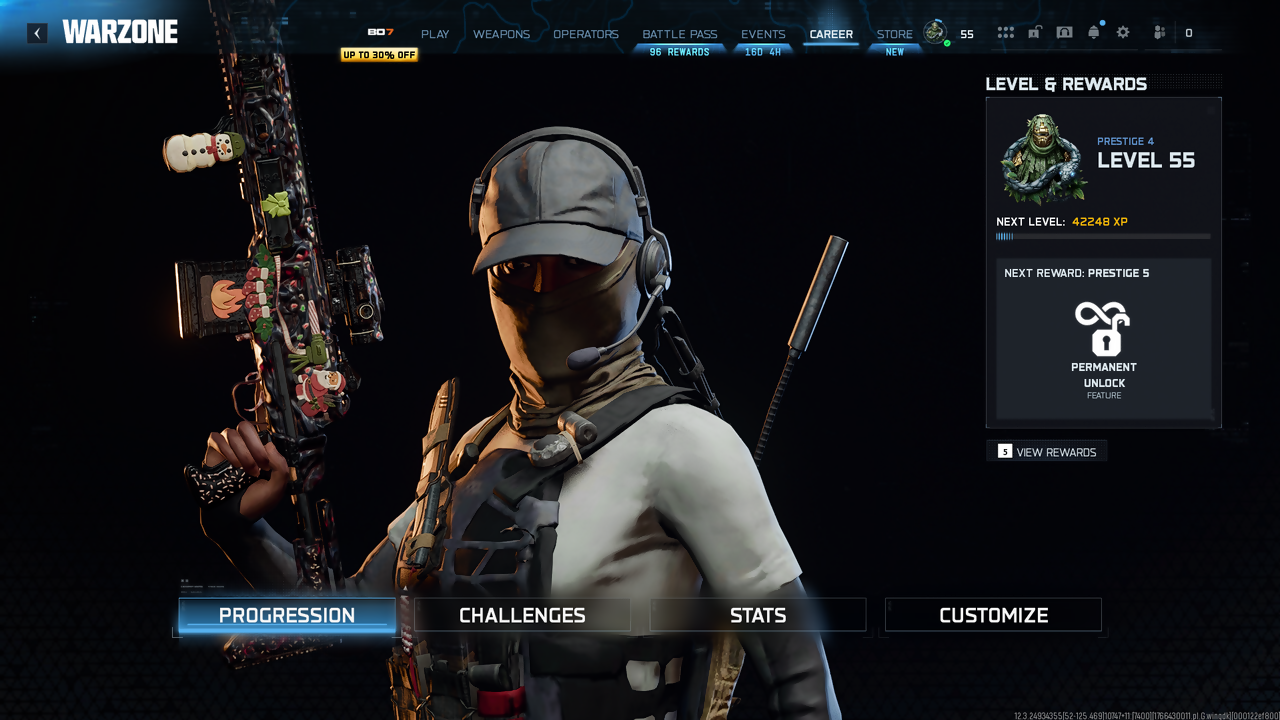Open the Store tab
Screen dimensions: 1280x720
point(894,34)
